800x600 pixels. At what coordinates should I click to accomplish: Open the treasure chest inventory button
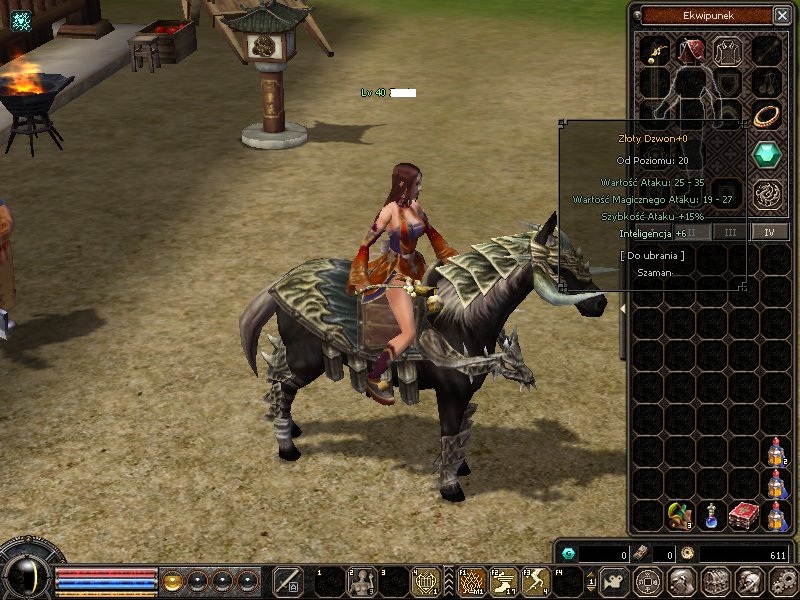click(714, 580)
